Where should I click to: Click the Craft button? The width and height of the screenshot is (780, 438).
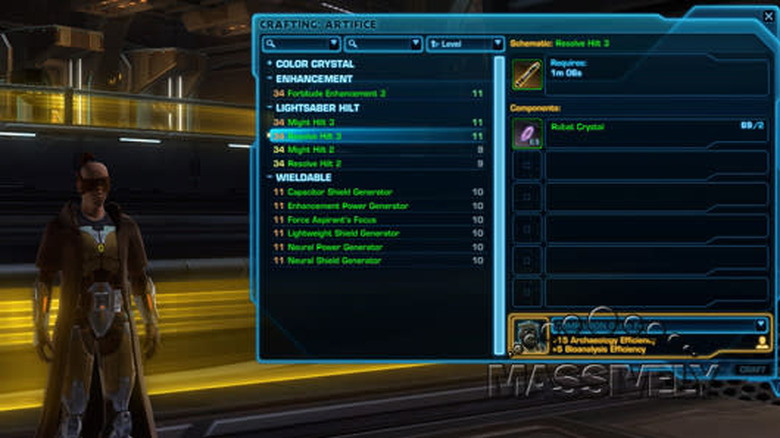pos(752,369)
